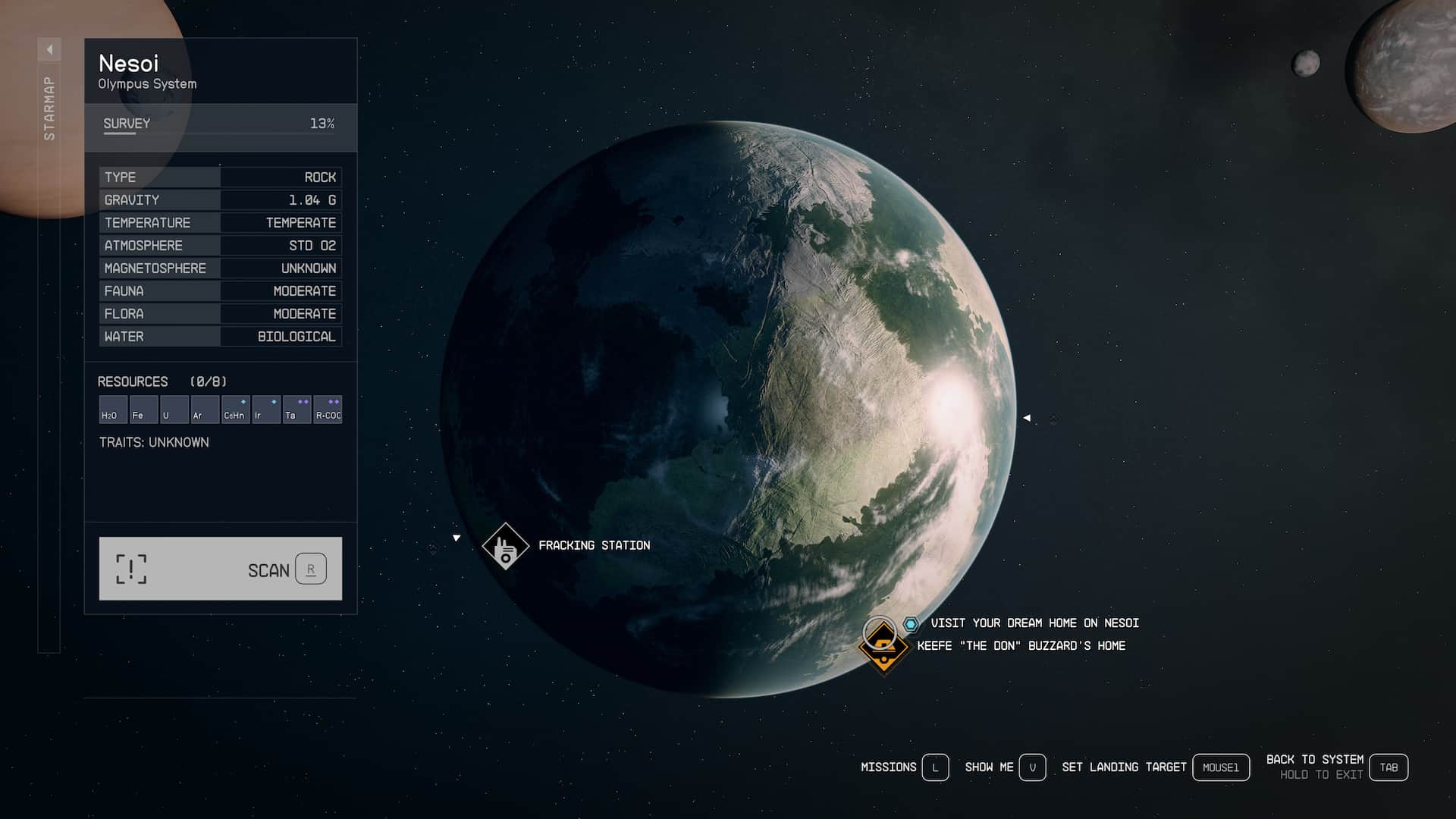Select the R-COC resource icon
The image size is (1456, 819).
point(328,409)
